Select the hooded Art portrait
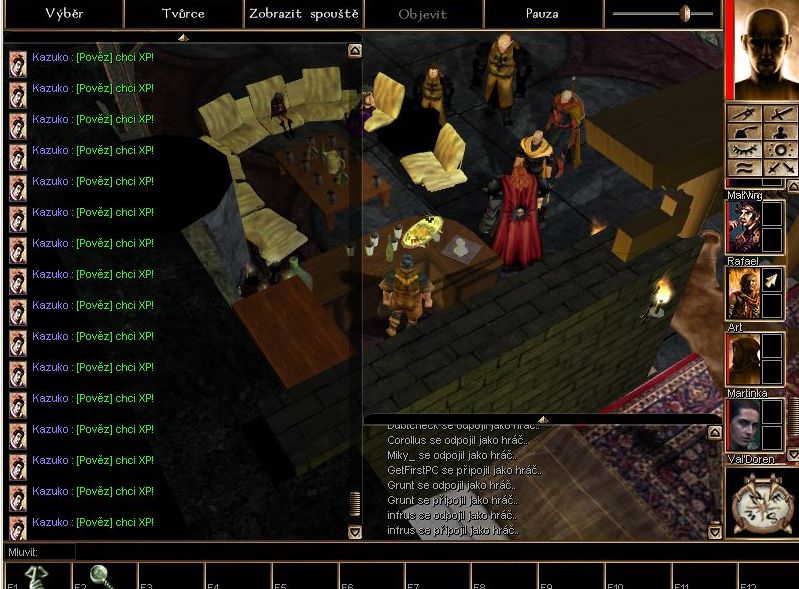 743,359
